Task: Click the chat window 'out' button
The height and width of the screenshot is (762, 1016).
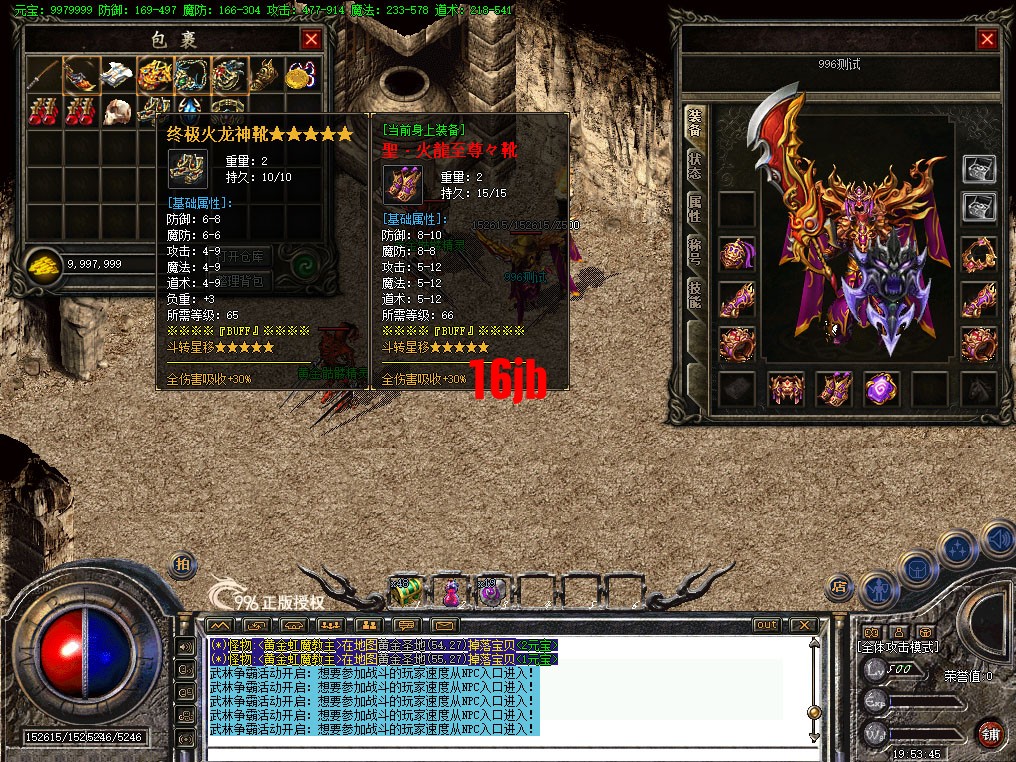Action: pyautogui.click(x=766, y=625)
